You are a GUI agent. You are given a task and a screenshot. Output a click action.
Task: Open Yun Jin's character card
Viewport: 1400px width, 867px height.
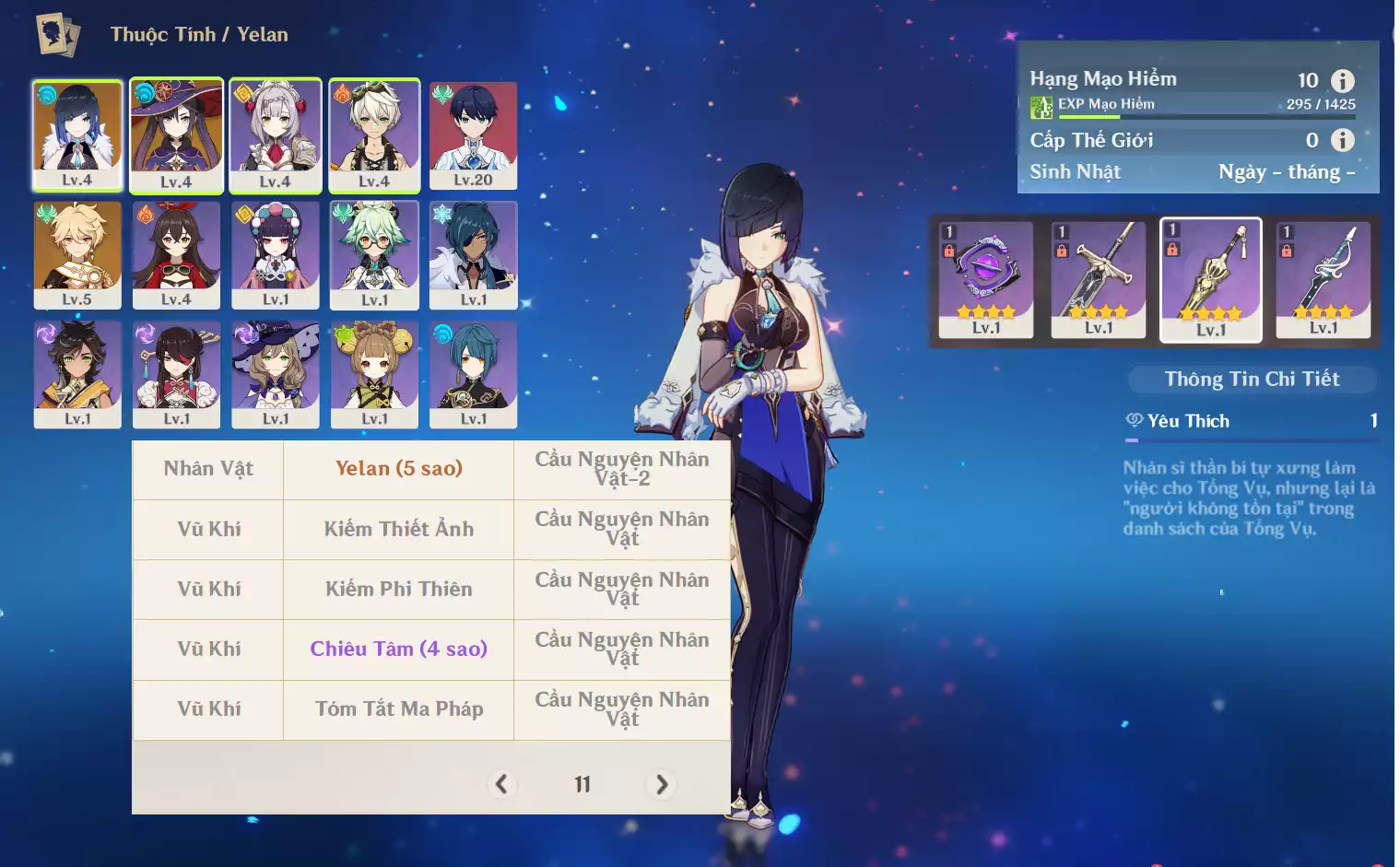point(276,254)
